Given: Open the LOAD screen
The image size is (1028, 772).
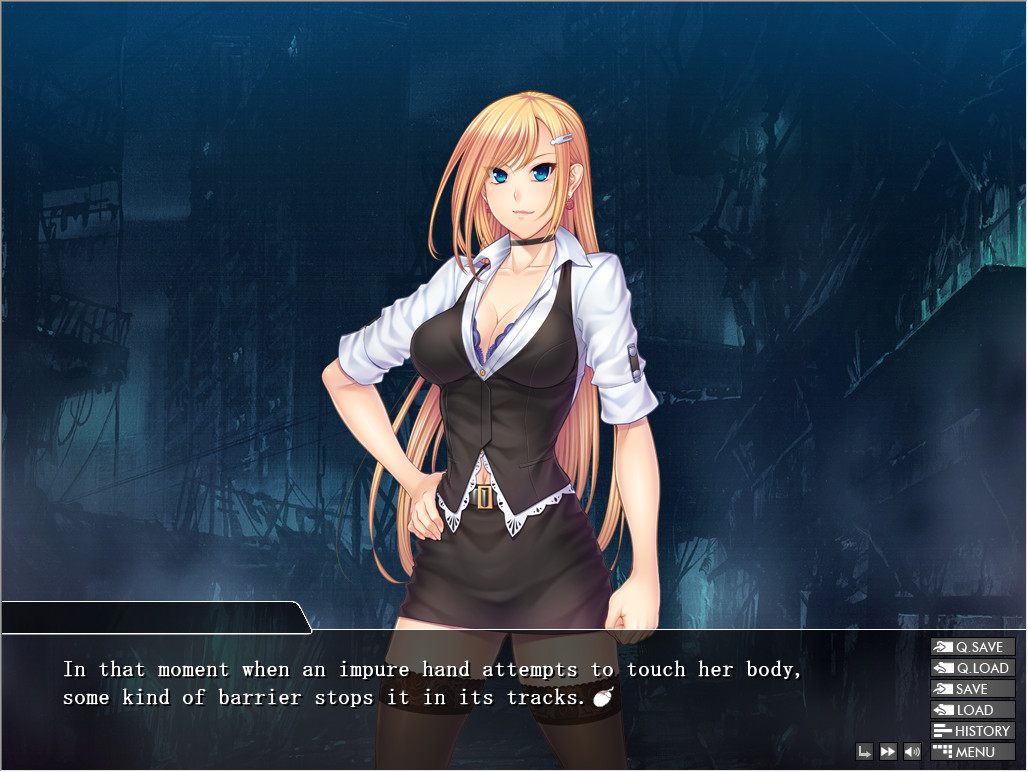Looking at the screenshot, I should point(972,710).
